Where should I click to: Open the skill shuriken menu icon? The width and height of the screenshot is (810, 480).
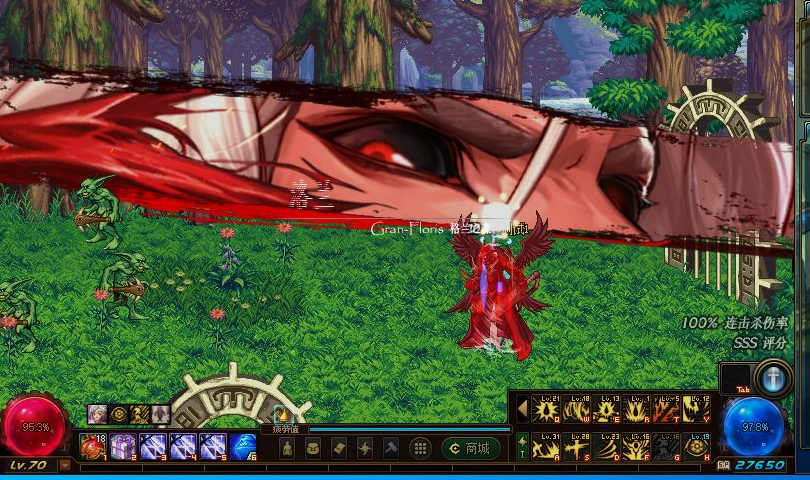(364, 449)
